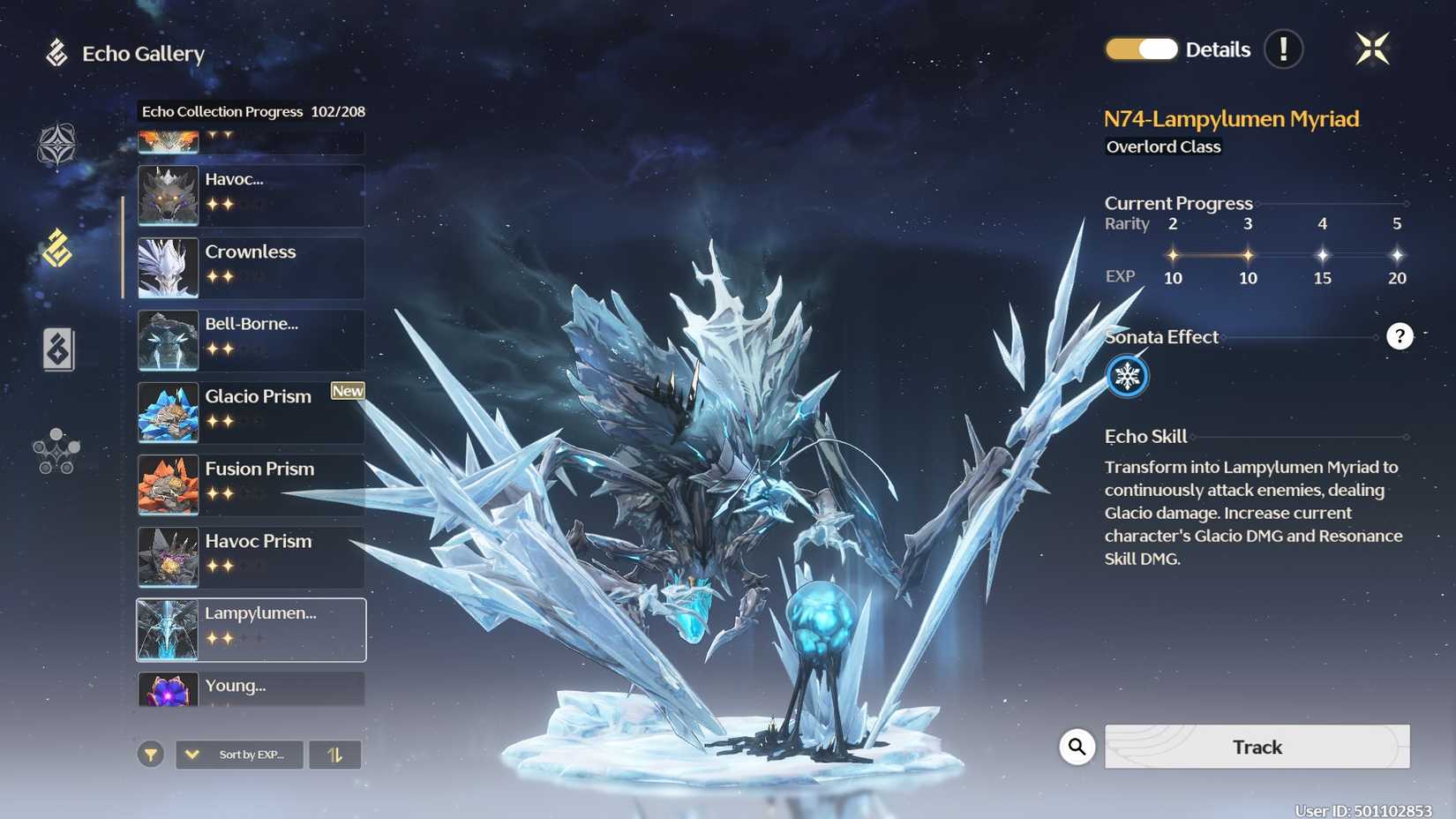Choose the Bell-Borne echo entry
The image size is (1456, 819).
(x=251, y=340)
